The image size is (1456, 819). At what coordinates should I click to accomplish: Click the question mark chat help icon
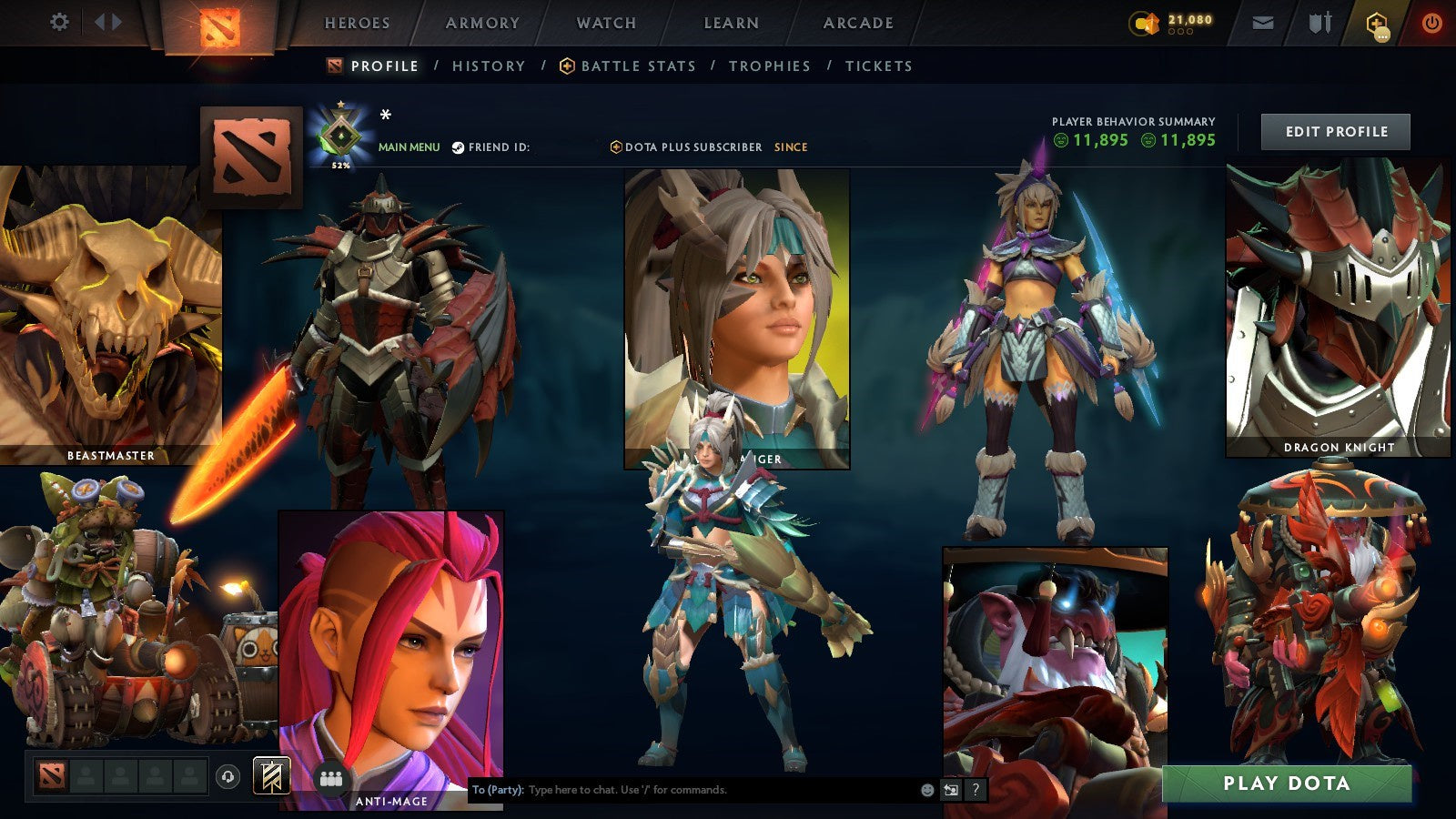click(x=977, y=790)
